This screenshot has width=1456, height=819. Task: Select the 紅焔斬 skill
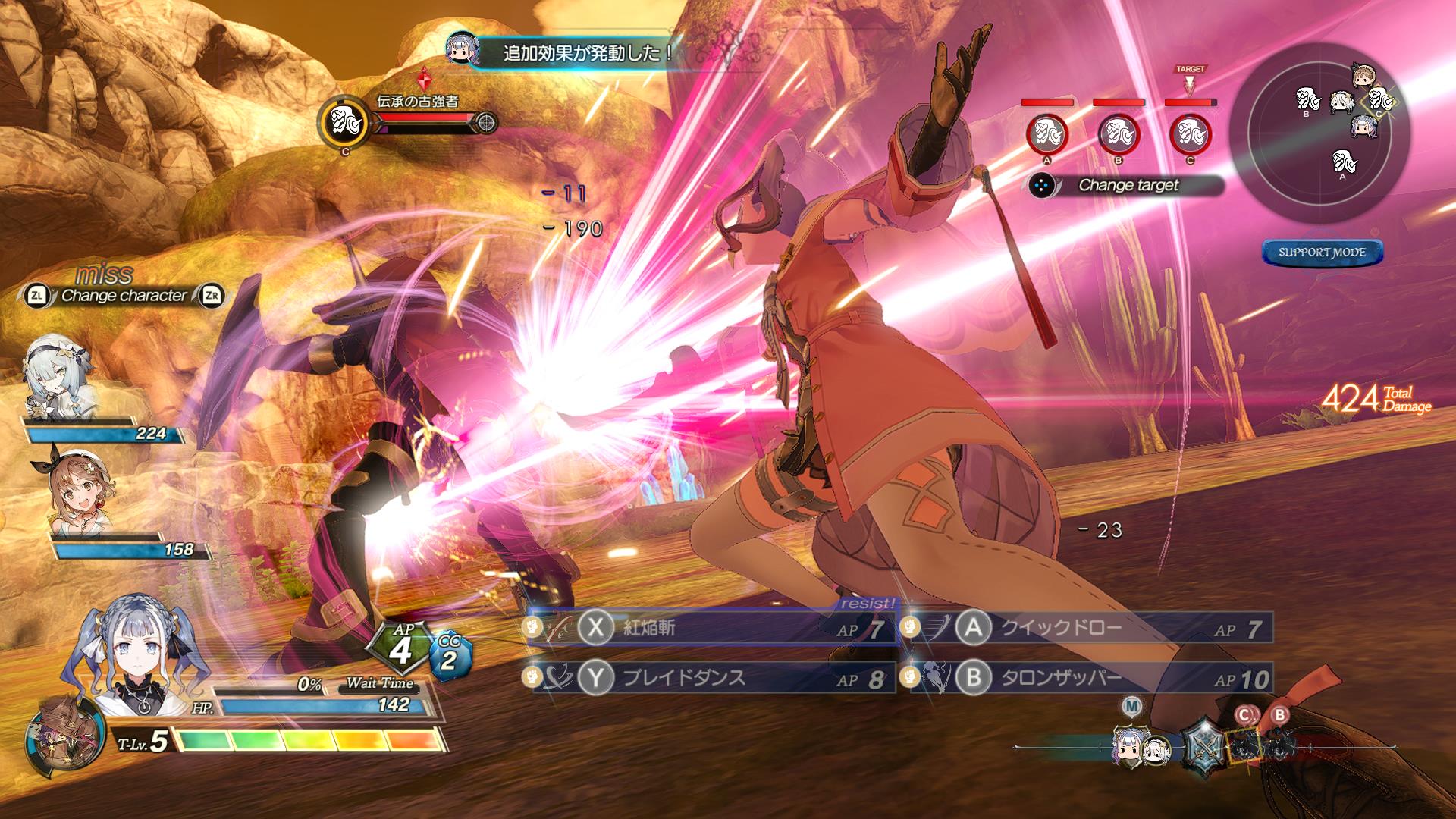click(x=713, y=628)
